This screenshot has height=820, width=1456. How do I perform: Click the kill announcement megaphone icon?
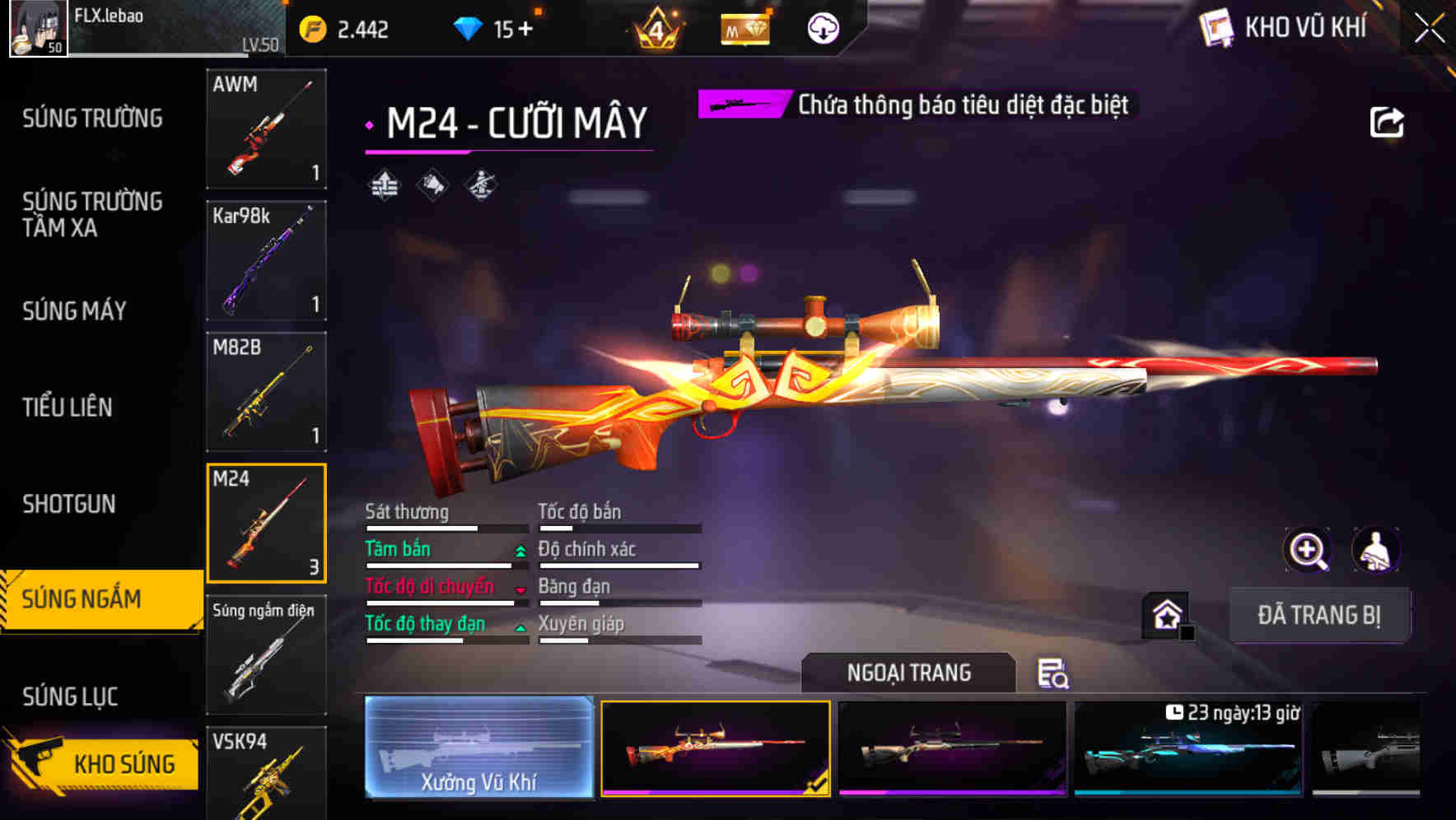click(x=431, y=185)
